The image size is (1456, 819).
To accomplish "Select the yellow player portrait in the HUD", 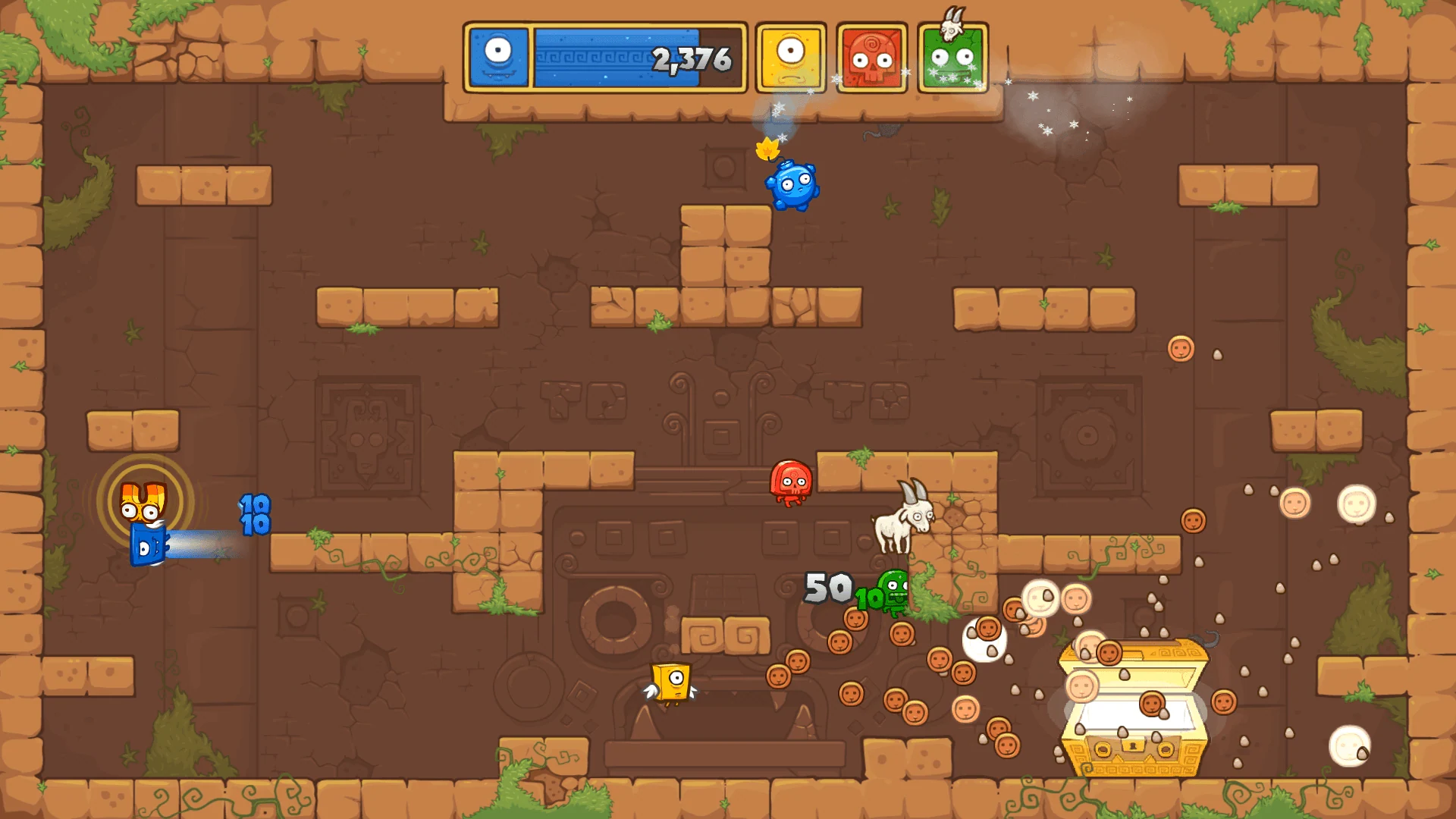I will pyautogui.click(x=790, y=57).
